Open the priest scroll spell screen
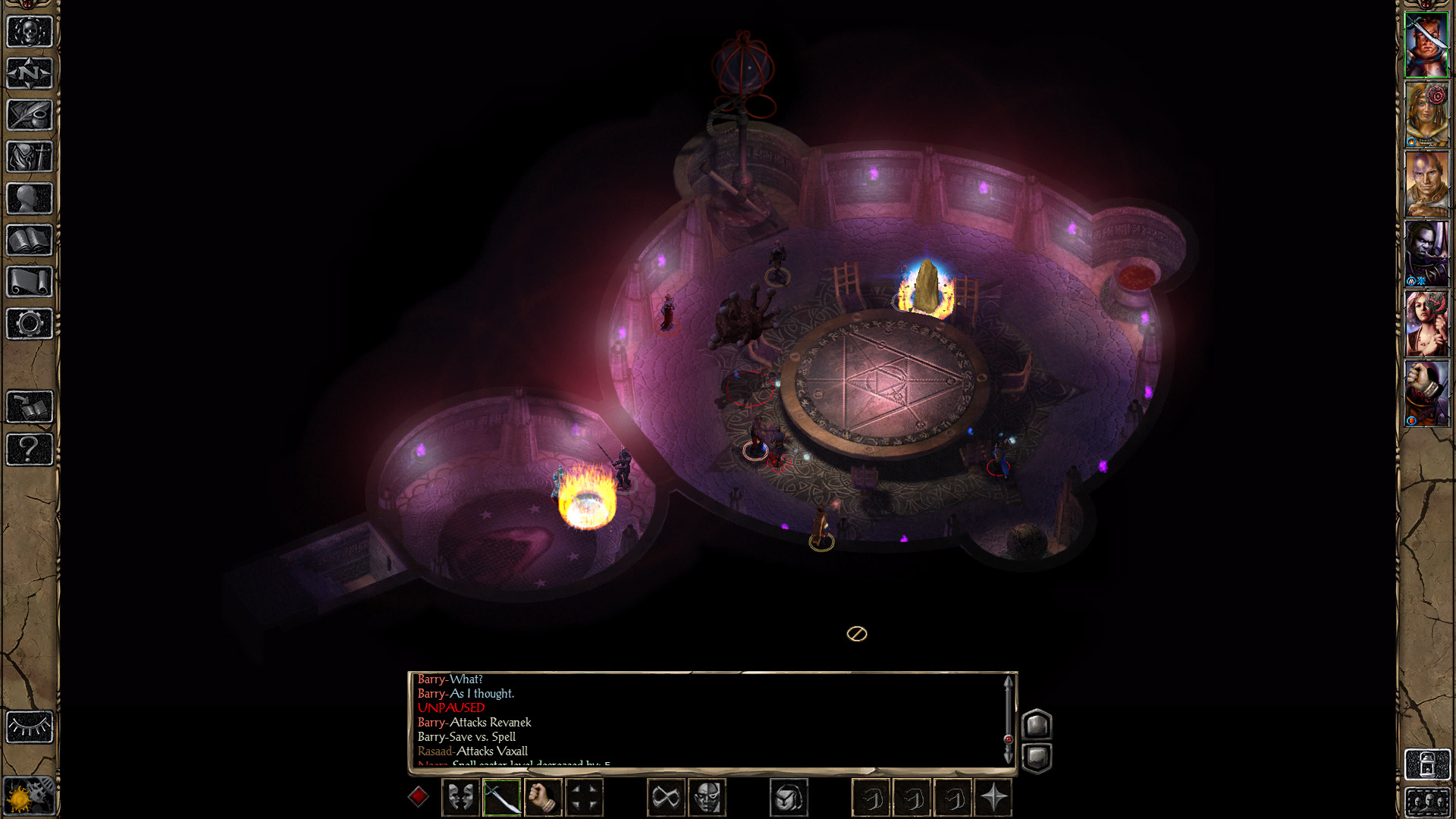The height and width of the screenshot is (819, 1456). (30, 282)
